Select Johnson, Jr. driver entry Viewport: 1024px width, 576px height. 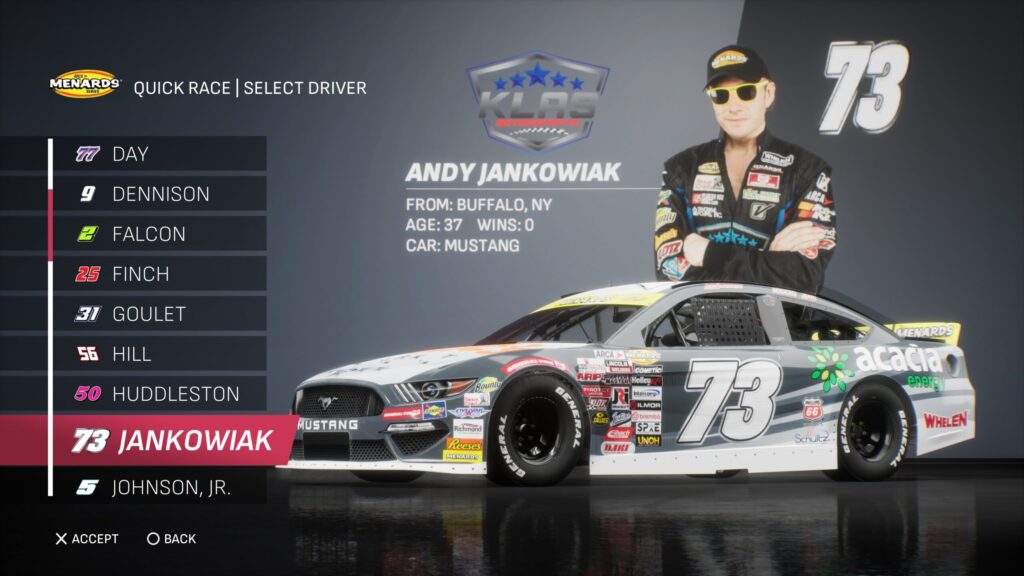tap(160, 488)
